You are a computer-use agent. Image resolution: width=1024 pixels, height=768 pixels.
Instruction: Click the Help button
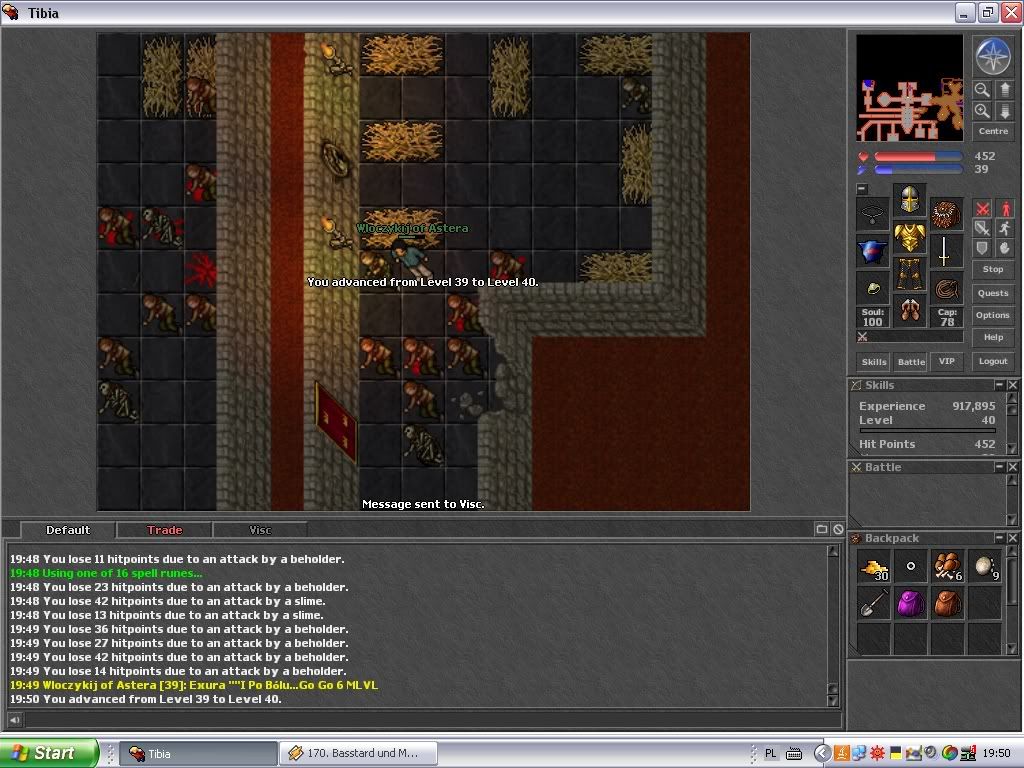992,337
